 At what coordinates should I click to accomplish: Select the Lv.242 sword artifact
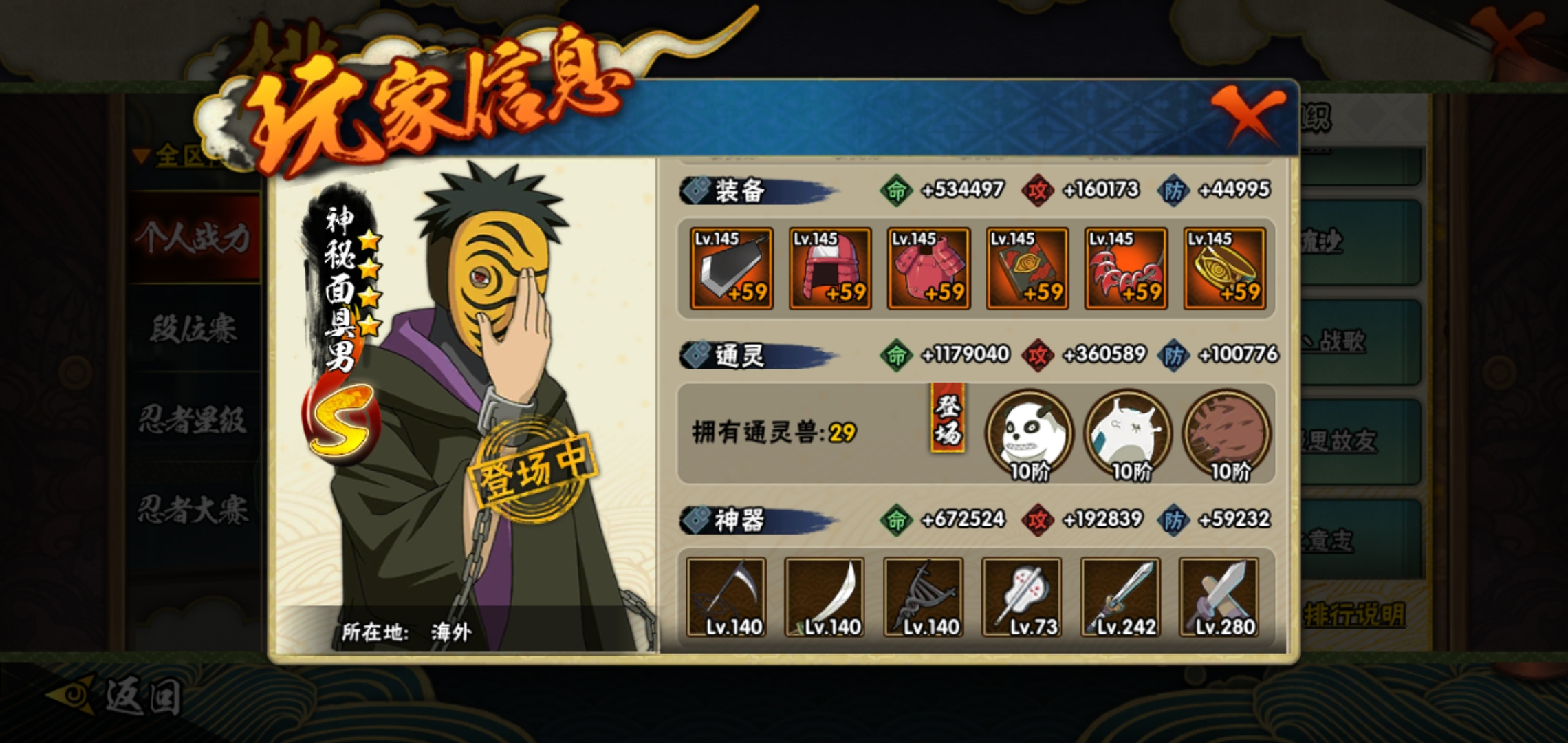(x=1121, y=597)
